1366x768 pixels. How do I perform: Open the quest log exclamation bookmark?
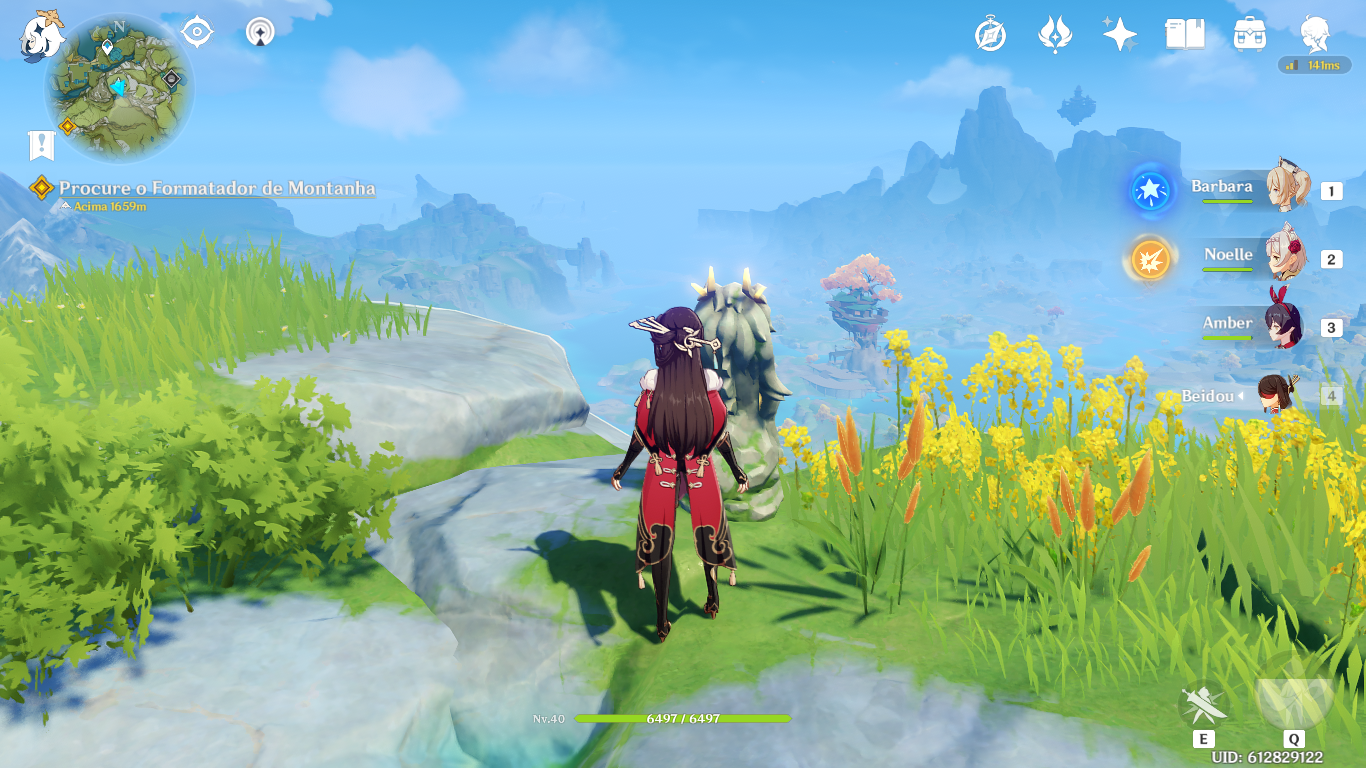point(41,146)
